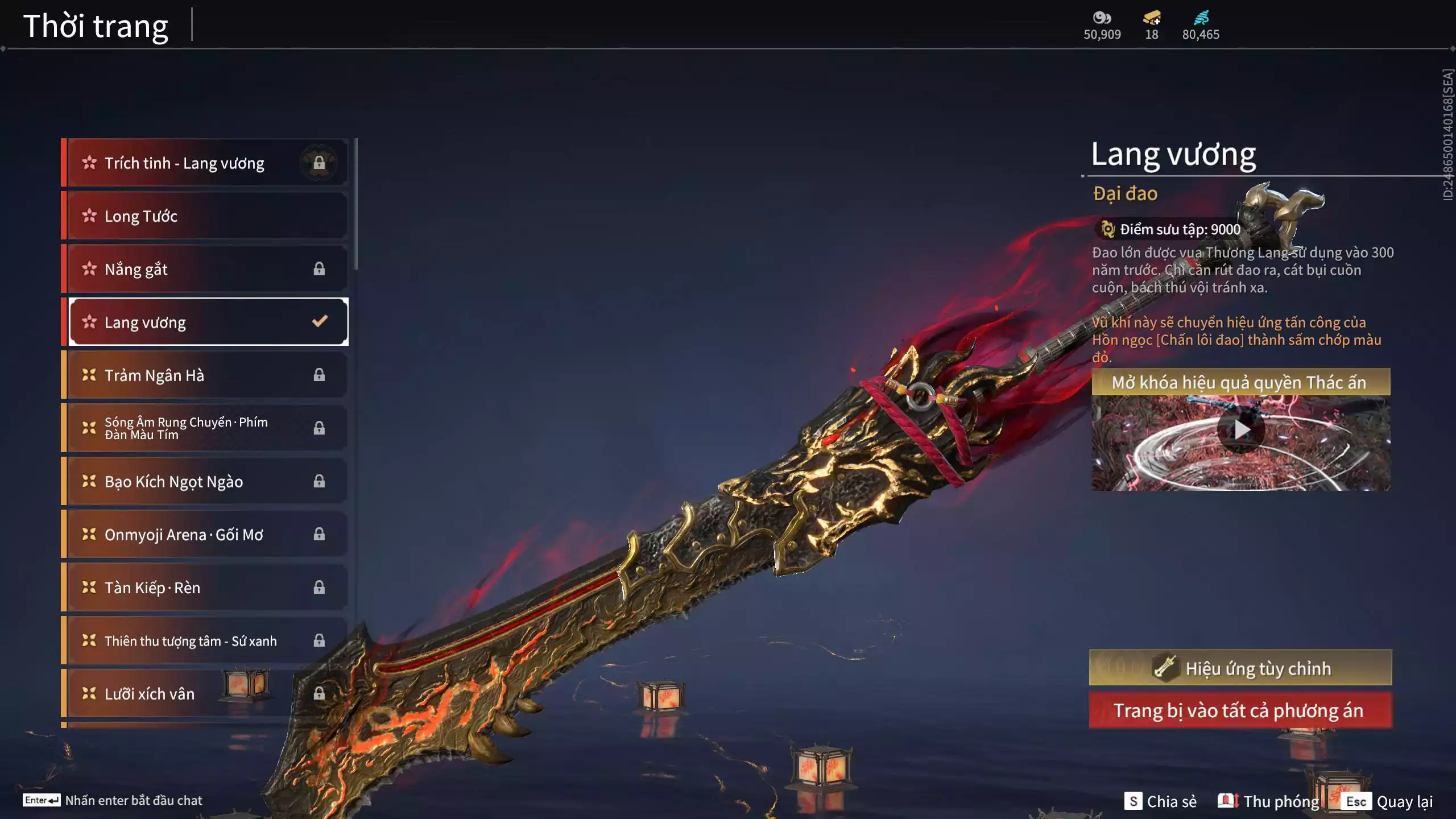This screenshot has width=1456, height=819.
Task: Select the Lưỡi xích vân skin
Action: [205, 694]
